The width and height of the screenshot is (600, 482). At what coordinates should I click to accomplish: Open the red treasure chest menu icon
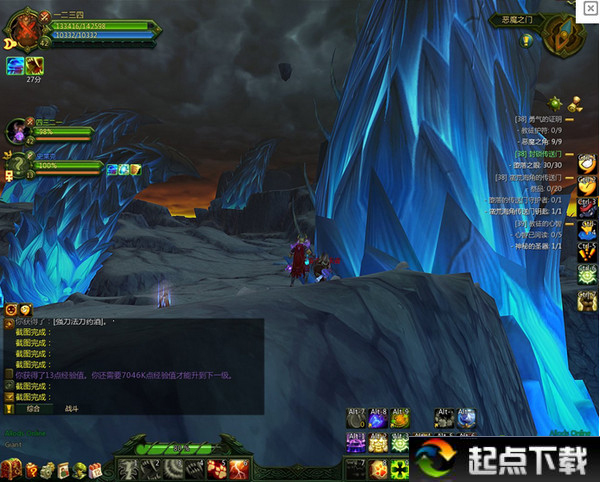click(12, 469)
